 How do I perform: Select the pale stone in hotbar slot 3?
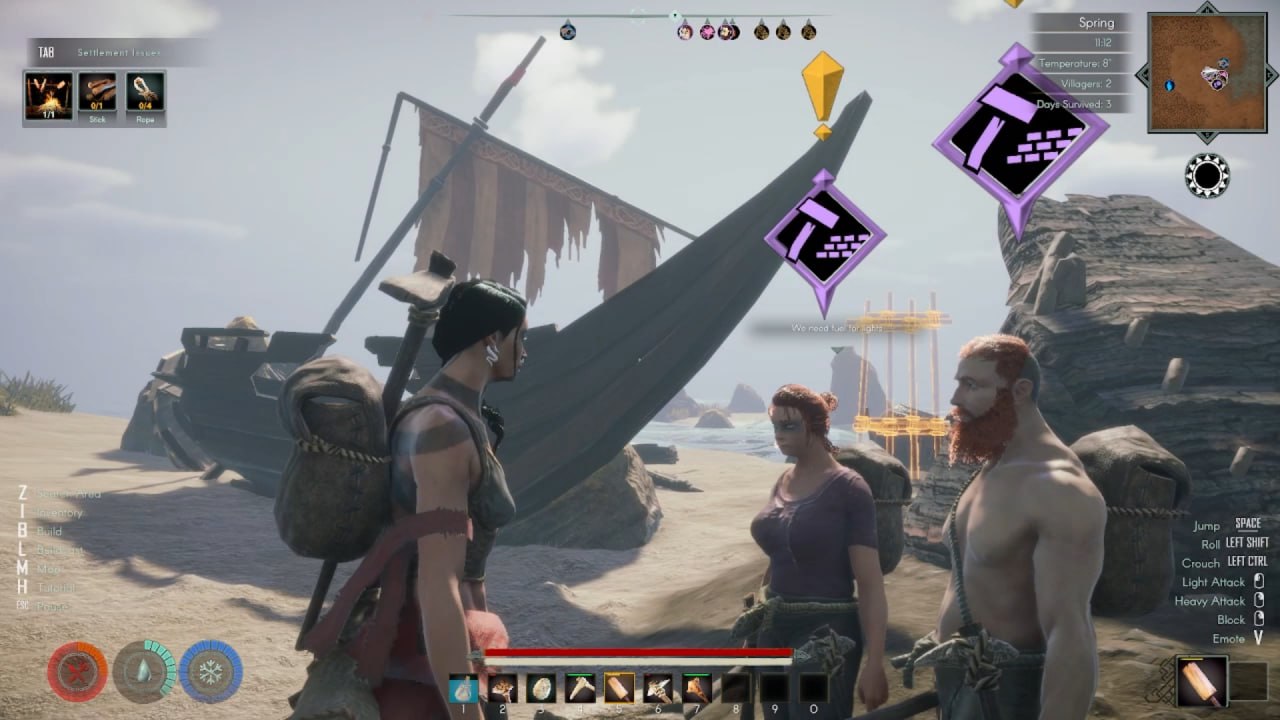(541, 688)
